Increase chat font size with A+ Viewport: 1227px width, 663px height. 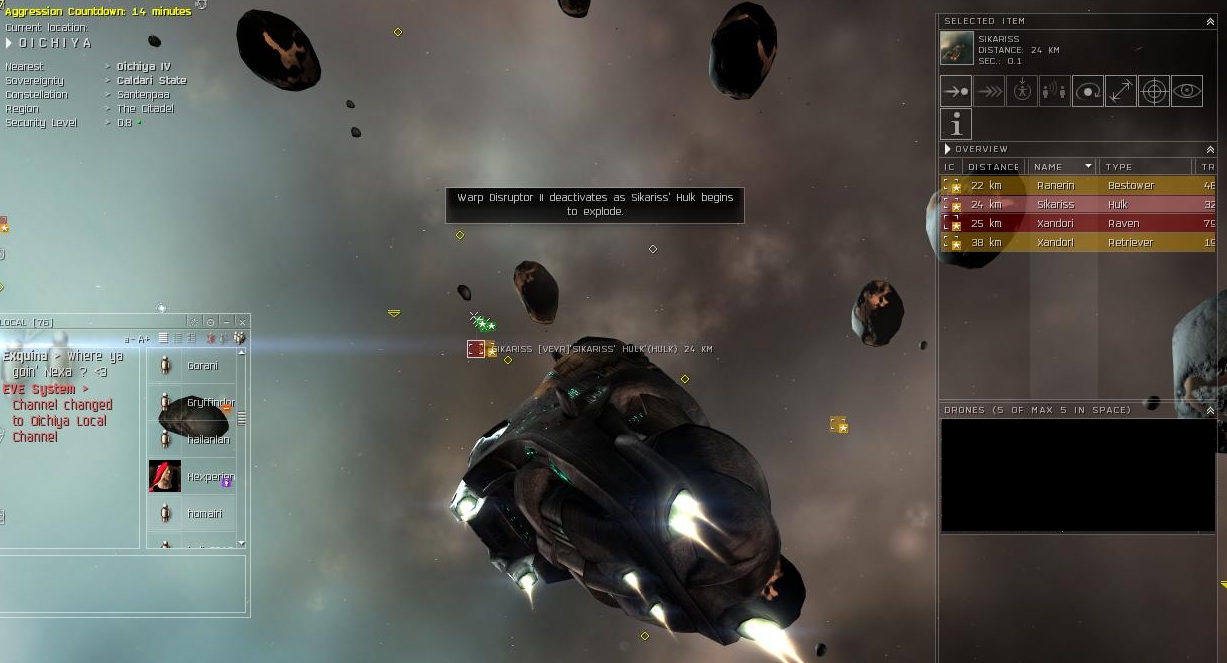[x=144, y=339]
